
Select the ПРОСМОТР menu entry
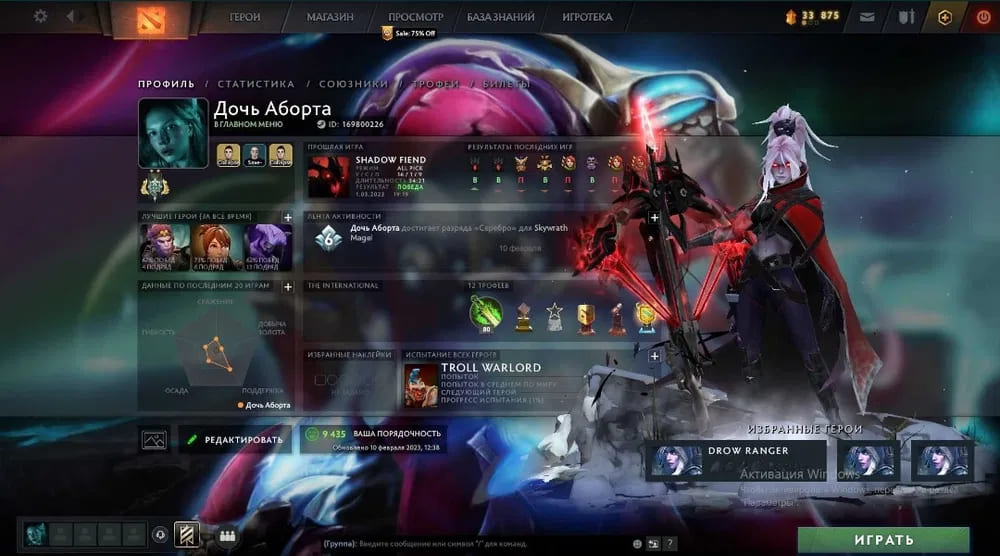415,17
